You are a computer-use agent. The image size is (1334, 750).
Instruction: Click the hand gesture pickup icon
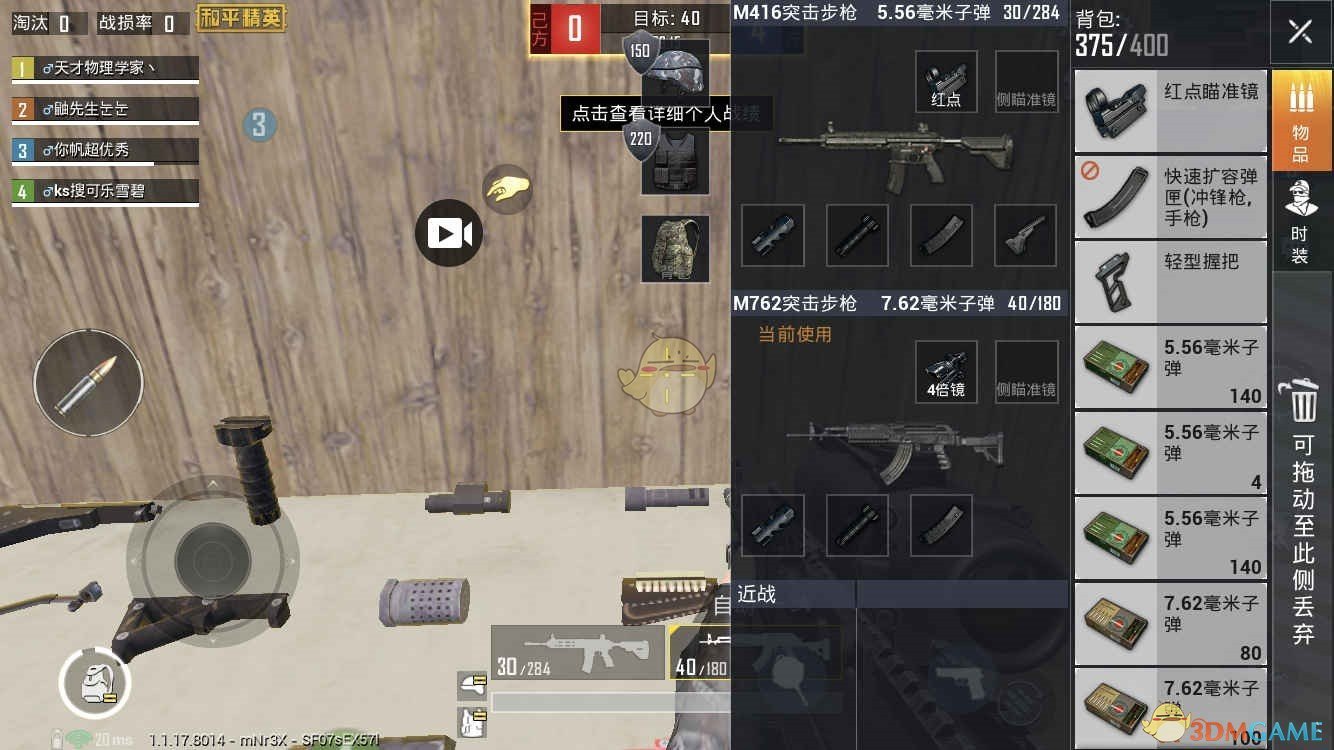(x=508, y=189)
